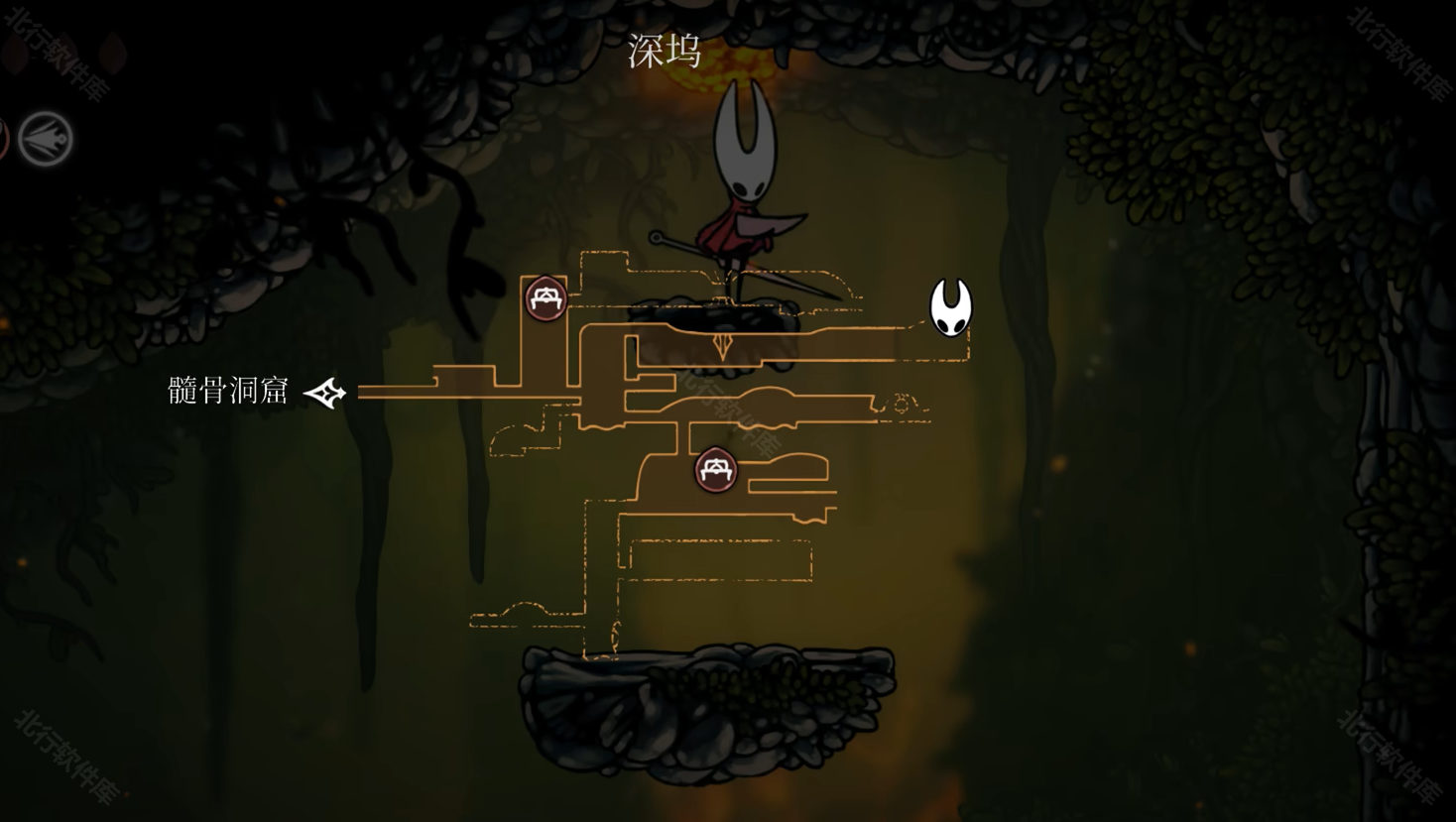Select the bench marker in the tall vertical shaft
Screen dimensions: 1456x822
click(546, 298)
